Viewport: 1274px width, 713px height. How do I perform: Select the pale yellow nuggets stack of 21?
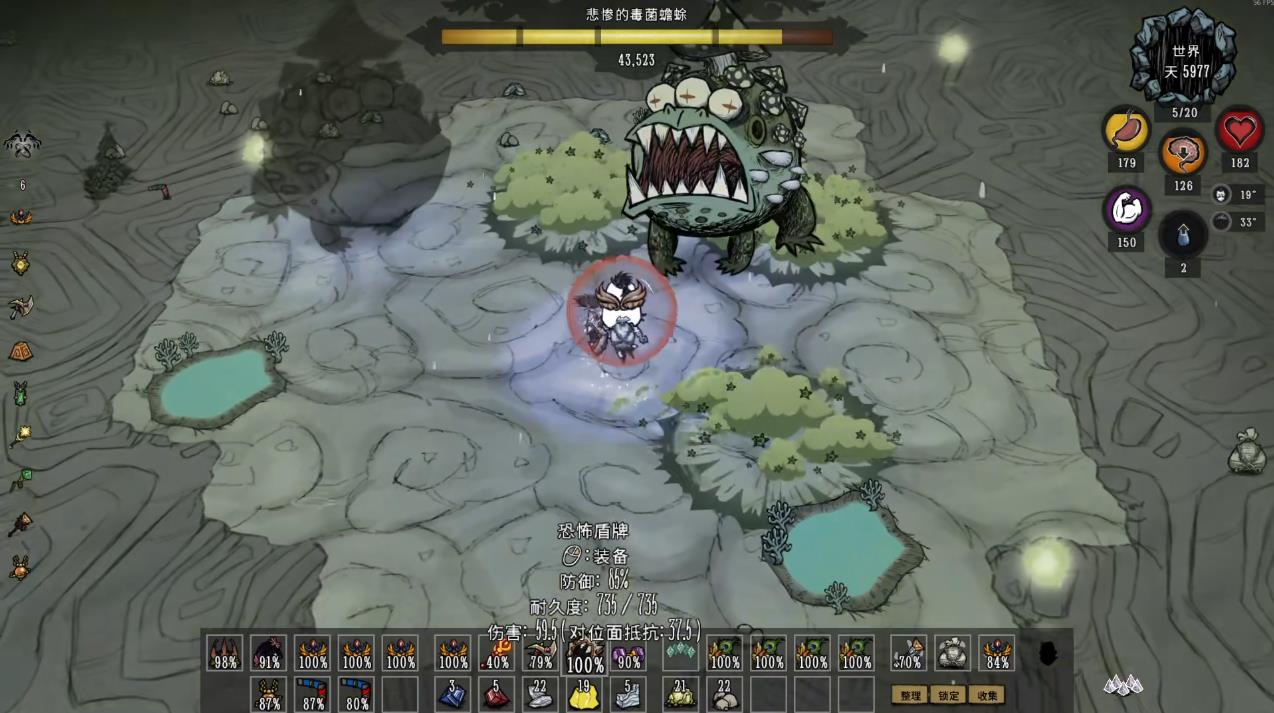coord(680,693)
